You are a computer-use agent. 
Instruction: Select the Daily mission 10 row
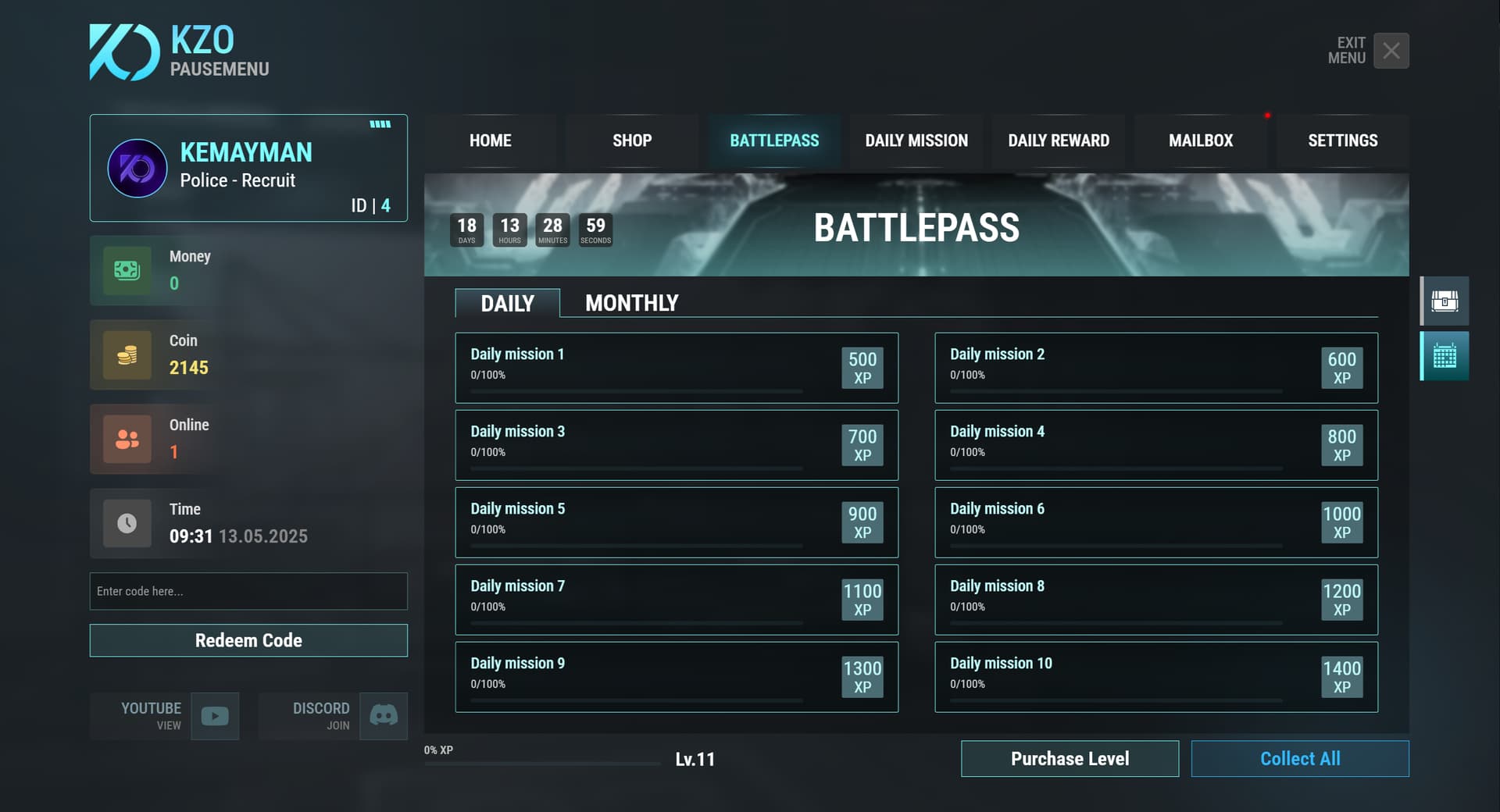[1156, 677]
